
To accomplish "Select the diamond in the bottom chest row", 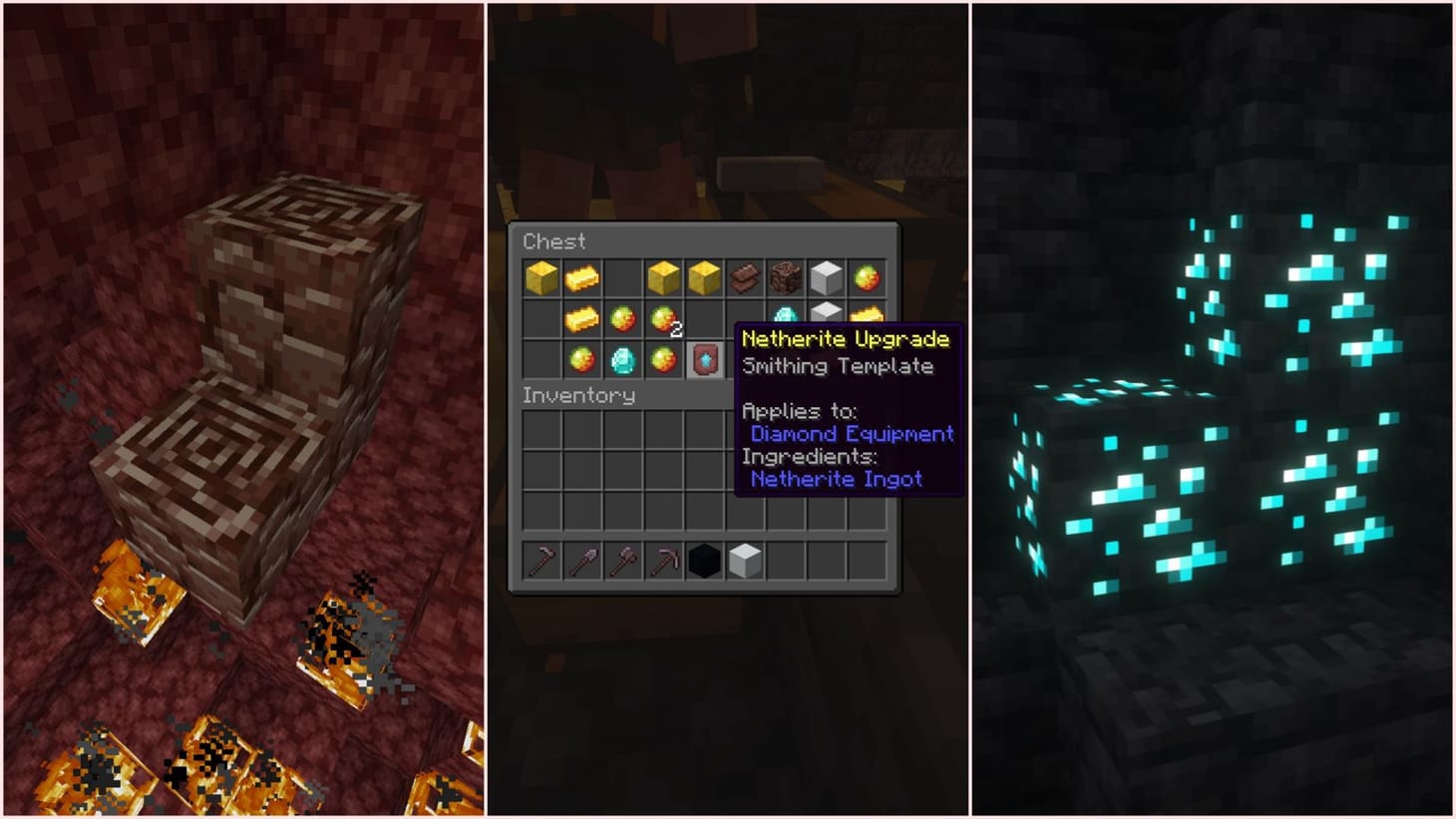I will point(623,359).
